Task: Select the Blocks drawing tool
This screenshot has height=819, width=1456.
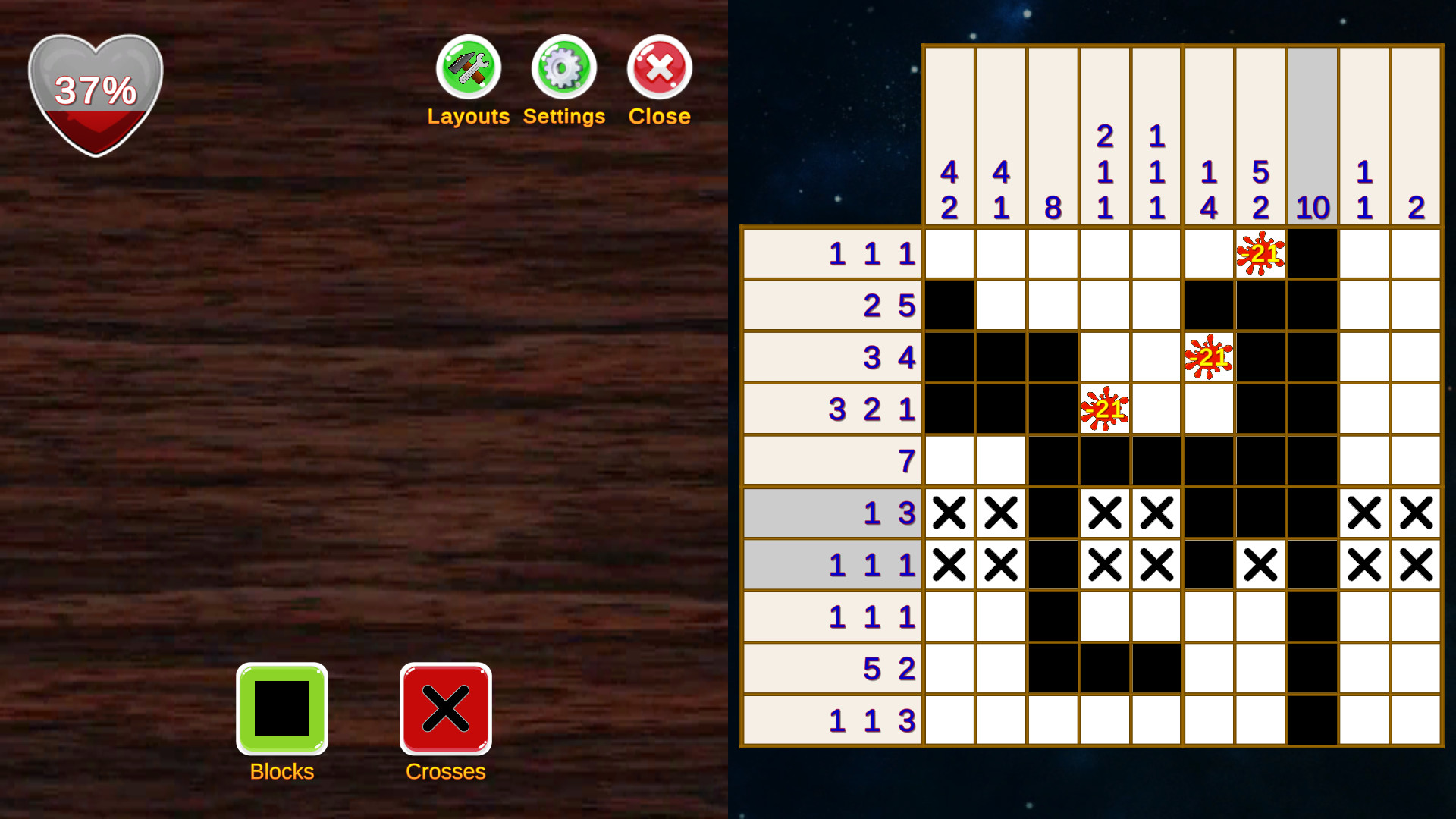Action: click(281, 709)
